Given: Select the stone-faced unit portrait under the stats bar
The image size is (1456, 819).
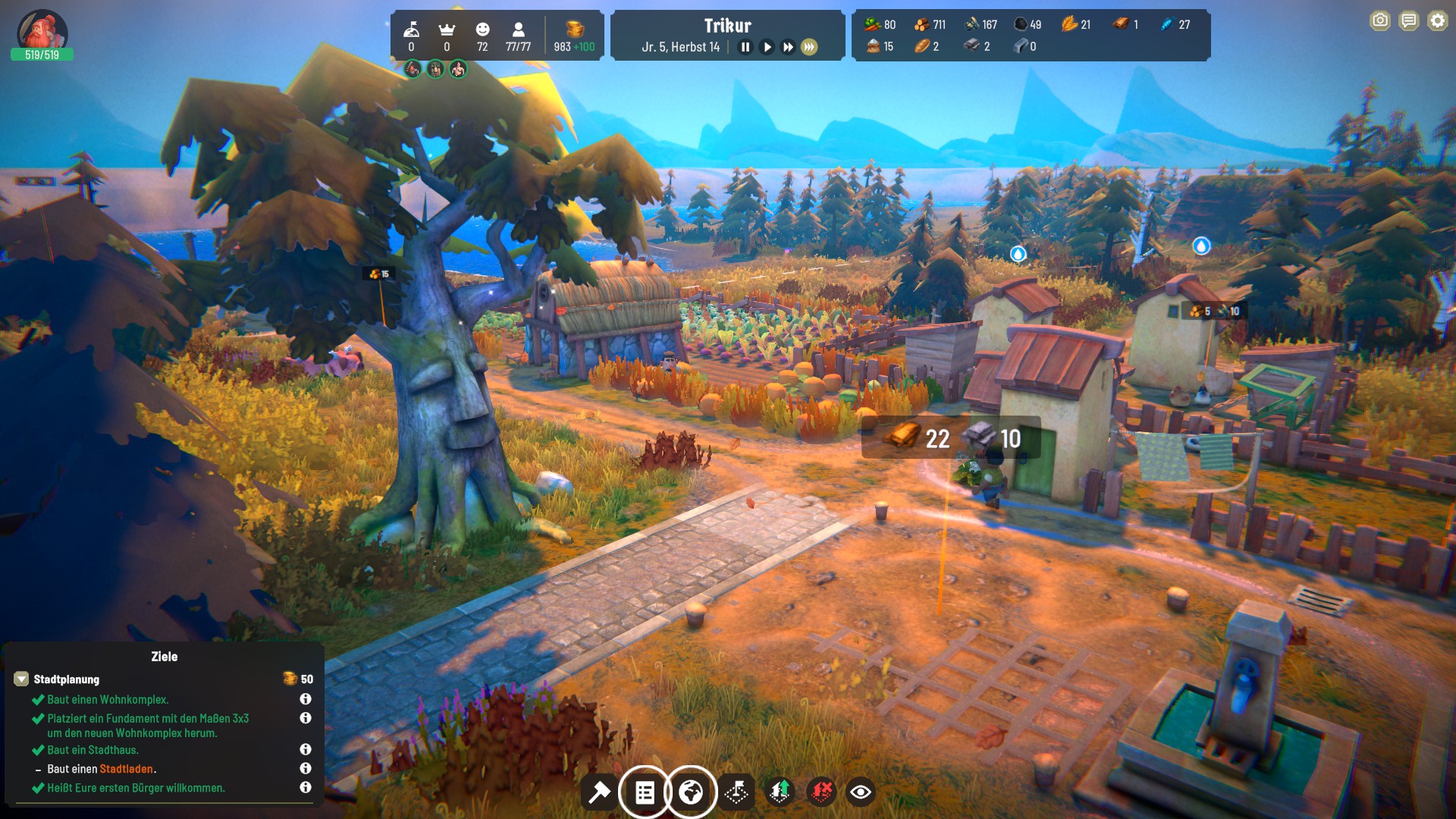Looking at the screenshot, I should pyautogui.click(x=435, y=70).
